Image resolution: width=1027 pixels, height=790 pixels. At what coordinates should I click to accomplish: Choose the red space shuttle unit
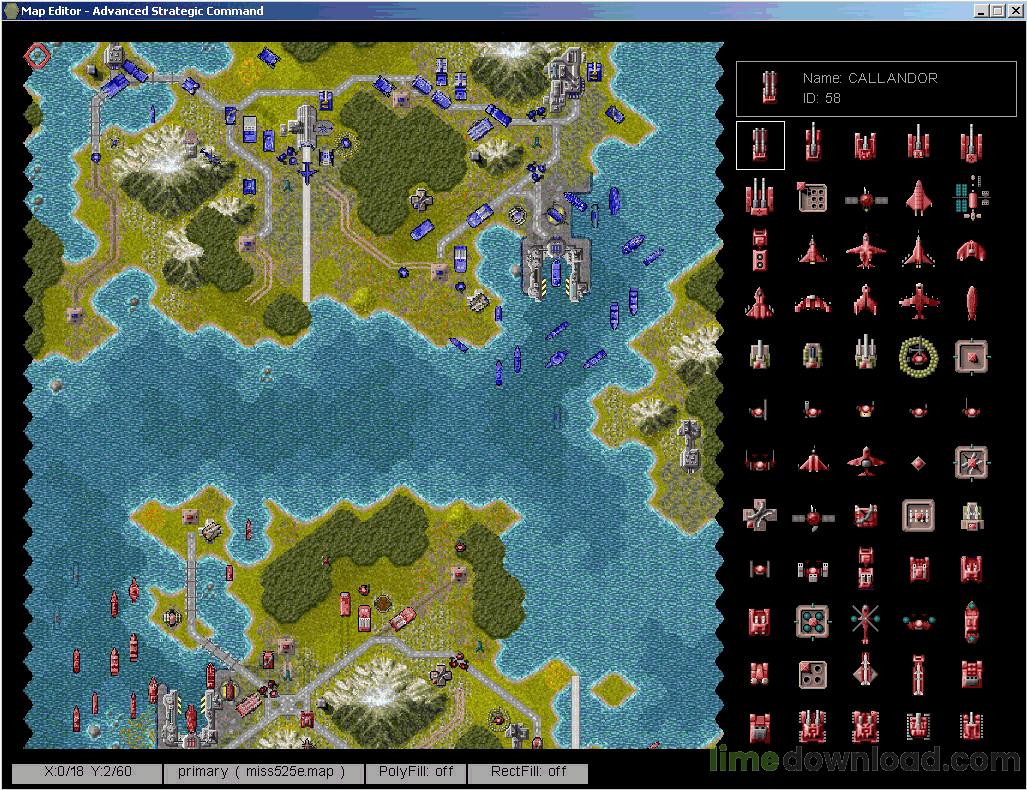click(x=918, y=198)
